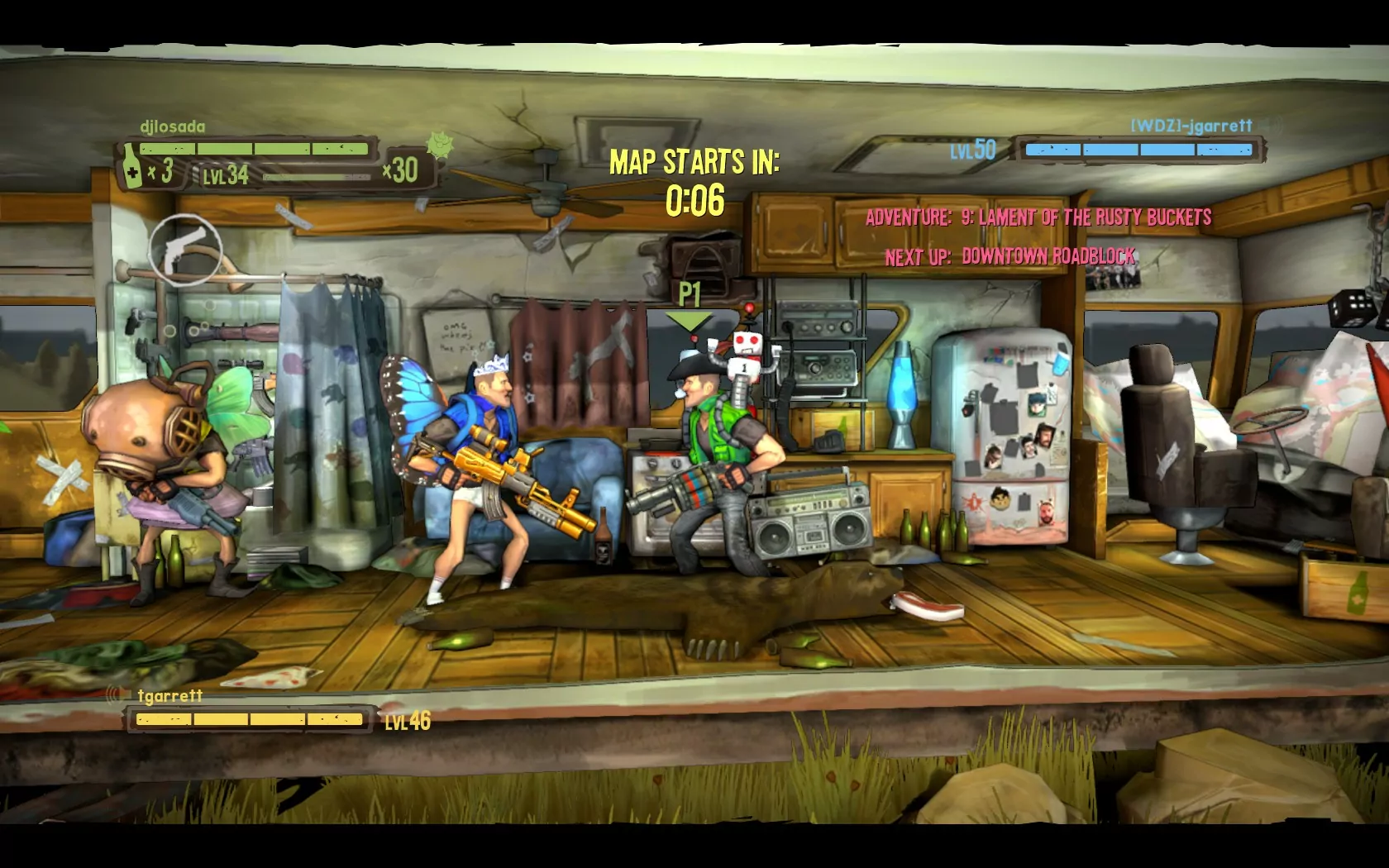The image size is (1389, 868).
Task: Select the revolver weapon icon
Action: tap(185, 249)
